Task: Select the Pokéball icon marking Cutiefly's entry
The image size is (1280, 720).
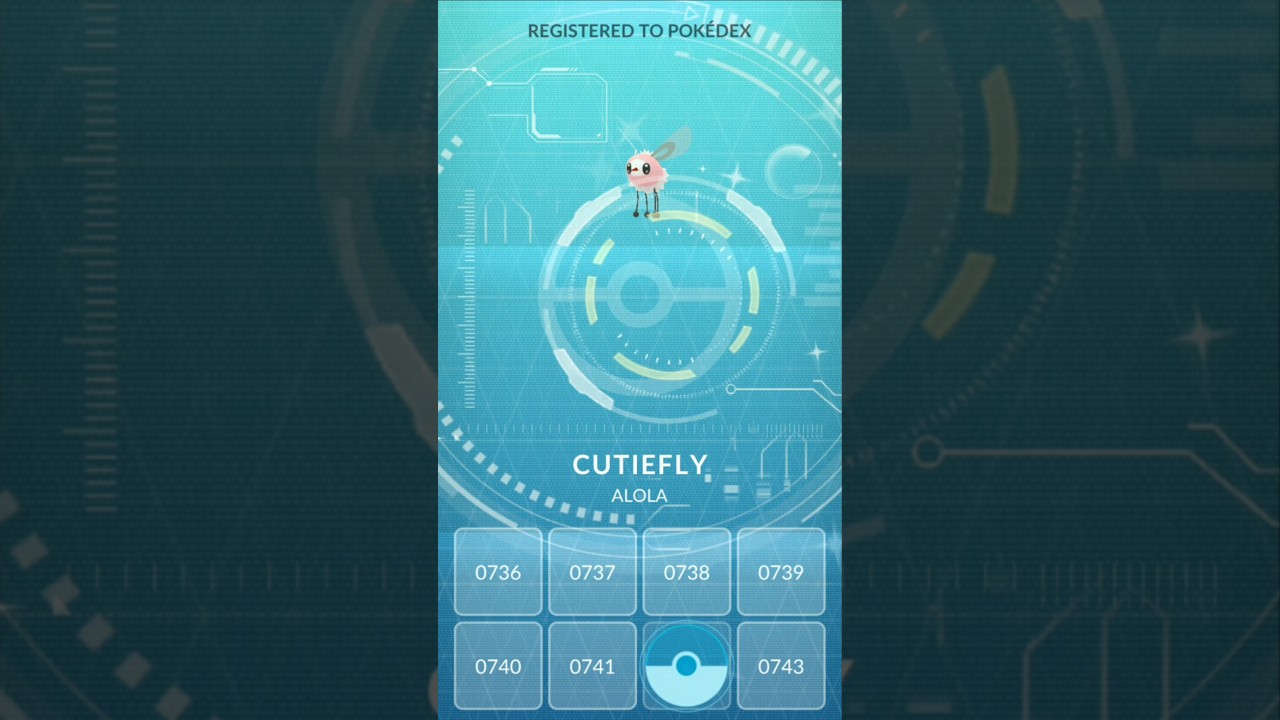Action: [x=686, y=665]
